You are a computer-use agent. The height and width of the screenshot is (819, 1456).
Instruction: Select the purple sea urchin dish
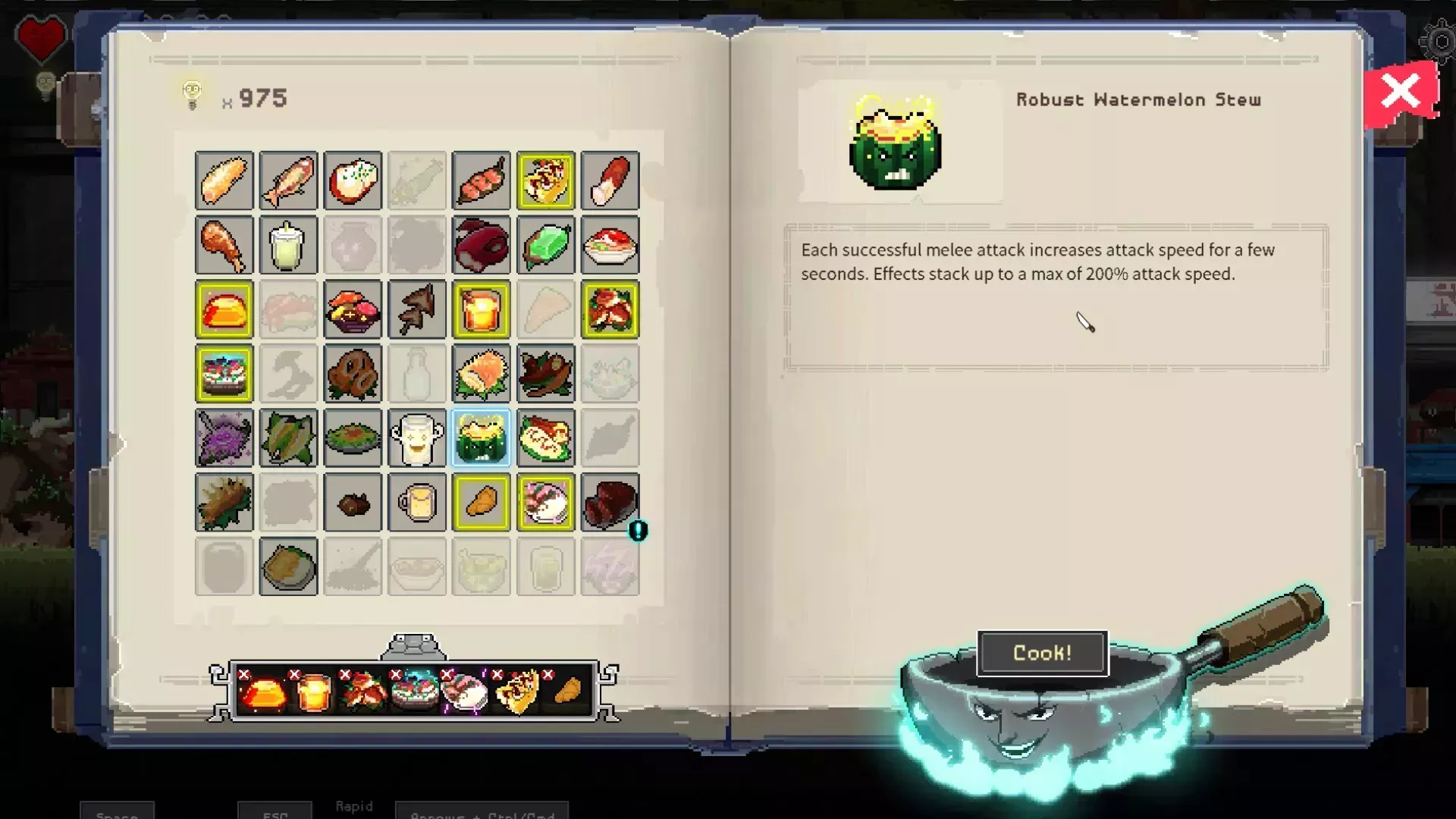pos(224,438)
